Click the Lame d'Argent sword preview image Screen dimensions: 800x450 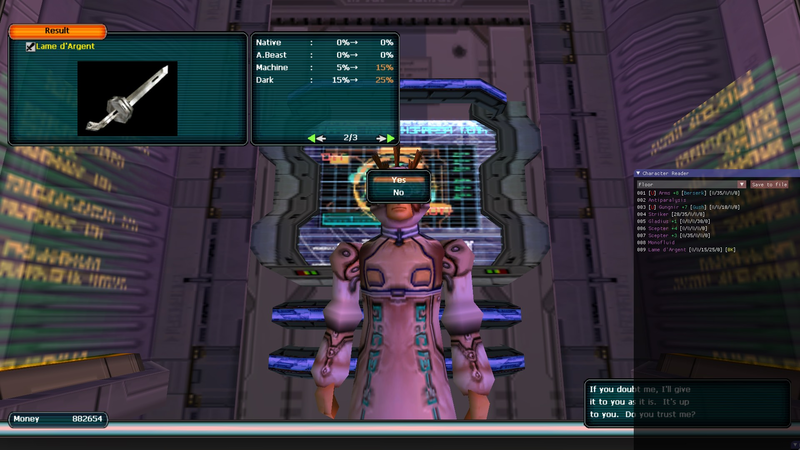point(127,98)
